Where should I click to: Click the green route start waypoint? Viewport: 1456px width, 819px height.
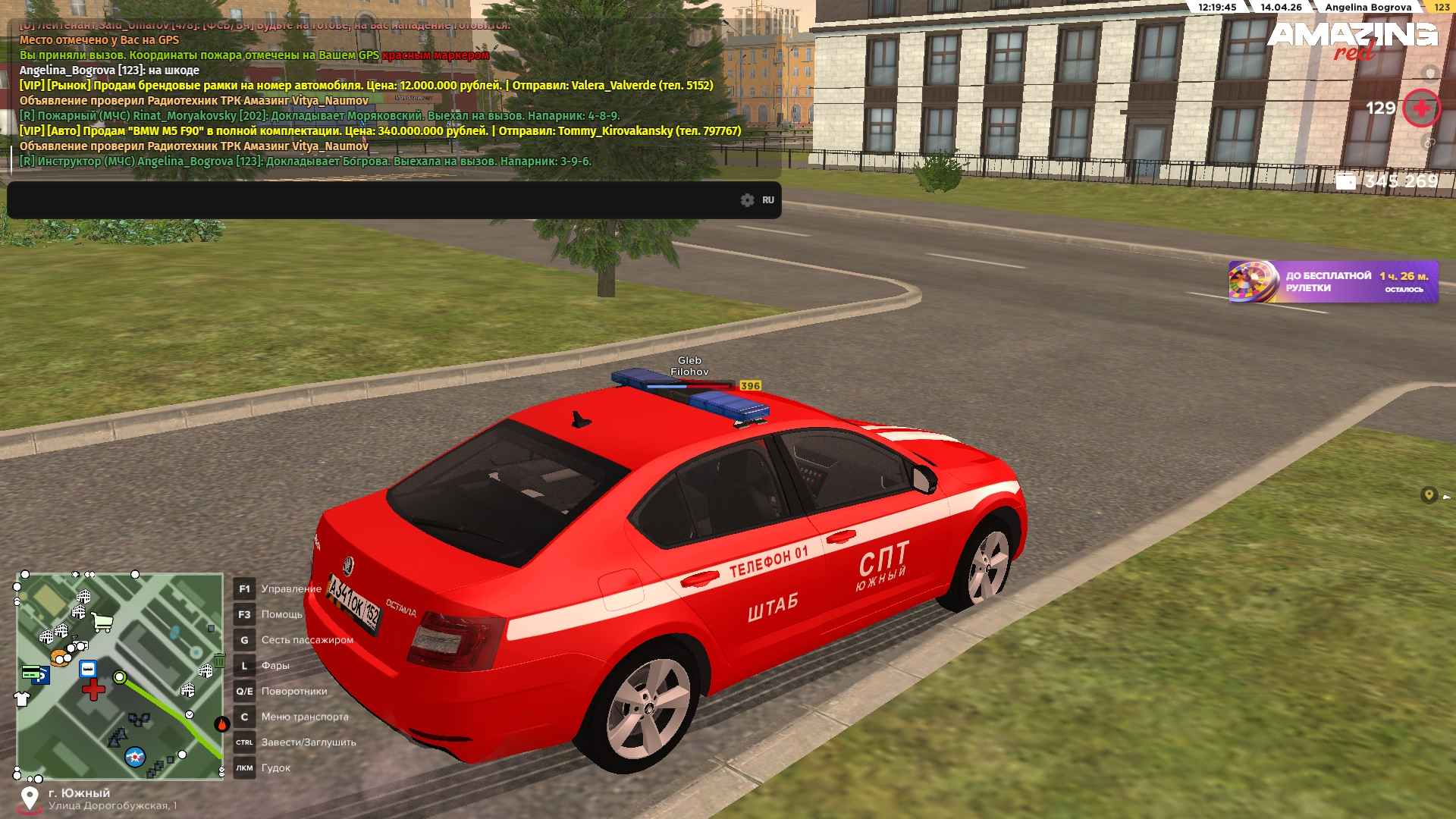[x=119, y=677]
